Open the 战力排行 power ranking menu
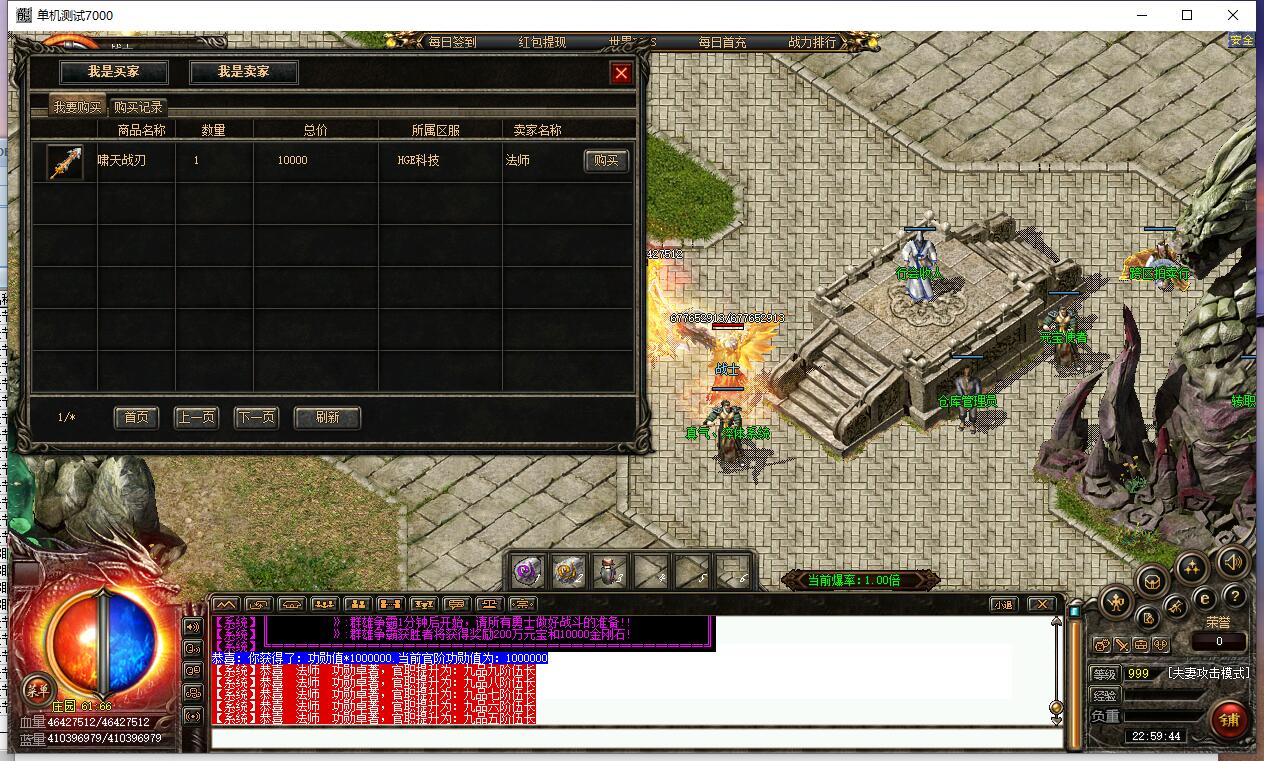This screenshot has height=761, width=1264. pyautogui.click(x=812, y=42)
